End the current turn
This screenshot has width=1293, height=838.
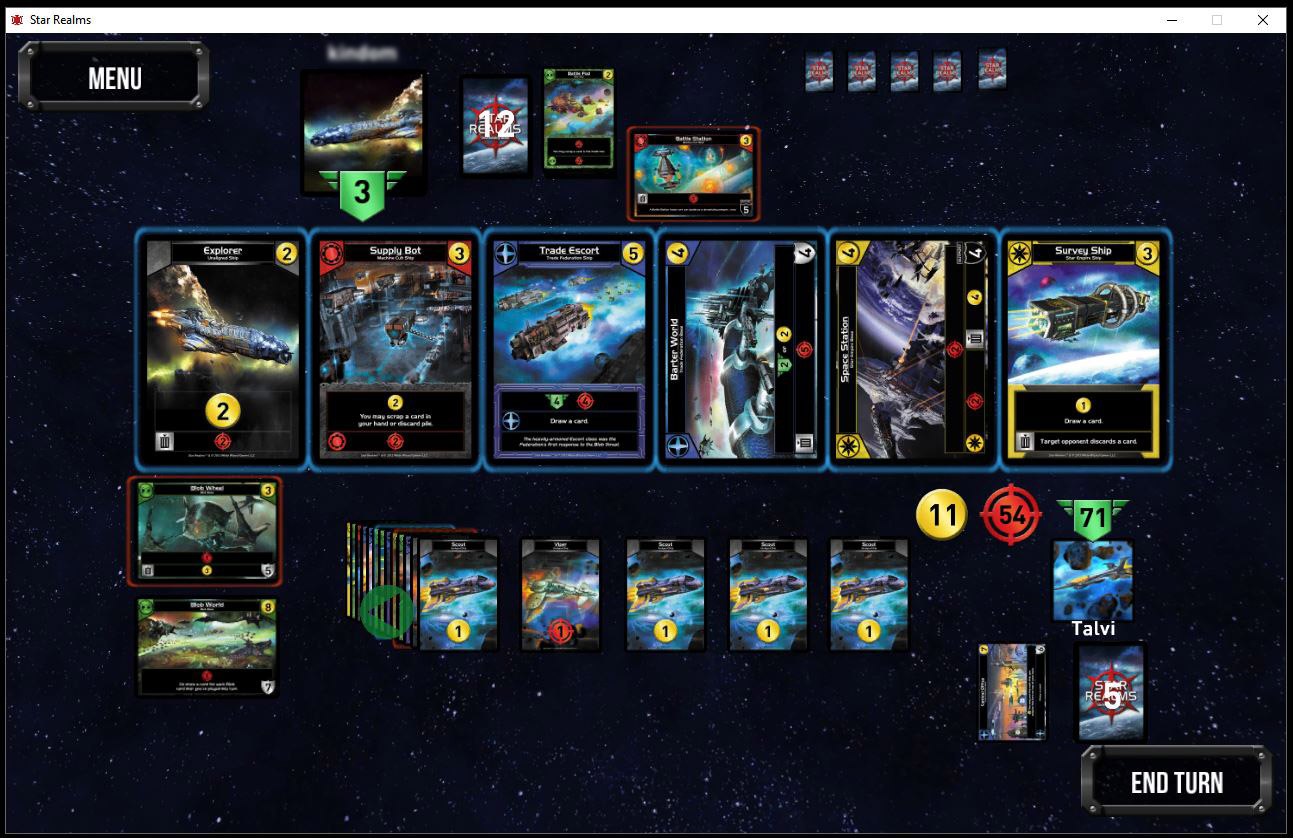(x=1176, y=782)
